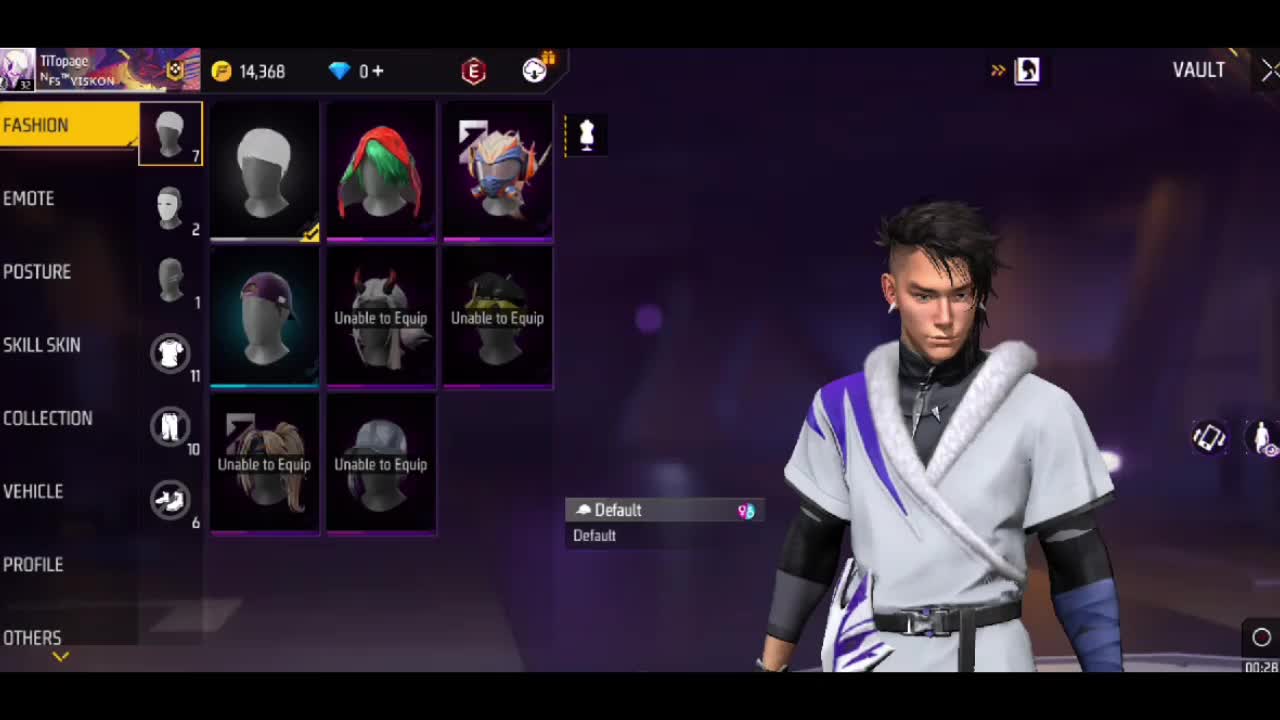Image resolution: width=1280 pixels, height=720 pixels.
Task: Open the pants subcategory
Action: coord(170,426)
